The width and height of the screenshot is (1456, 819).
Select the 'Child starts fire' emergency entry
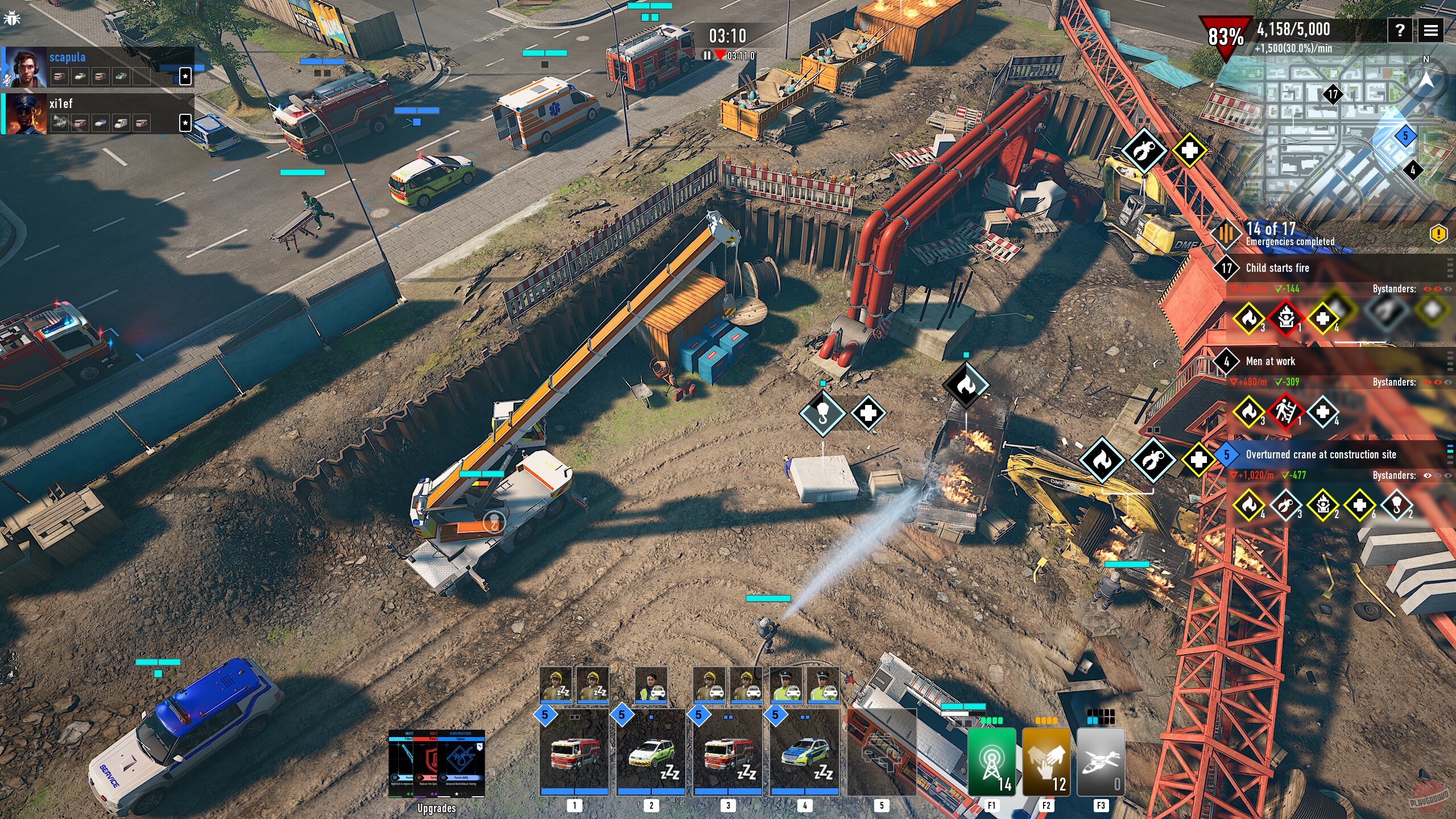[x=1277, y=268]
